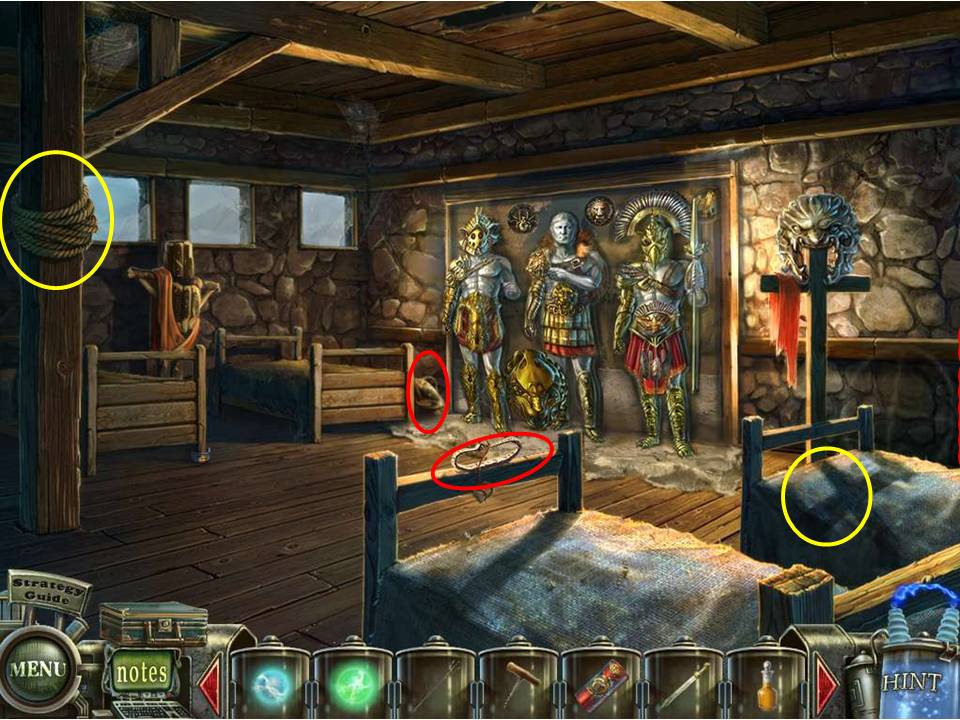Select the dagger inventory item
The width and height of the screenshot is (960, 720).
click(684, 685)
